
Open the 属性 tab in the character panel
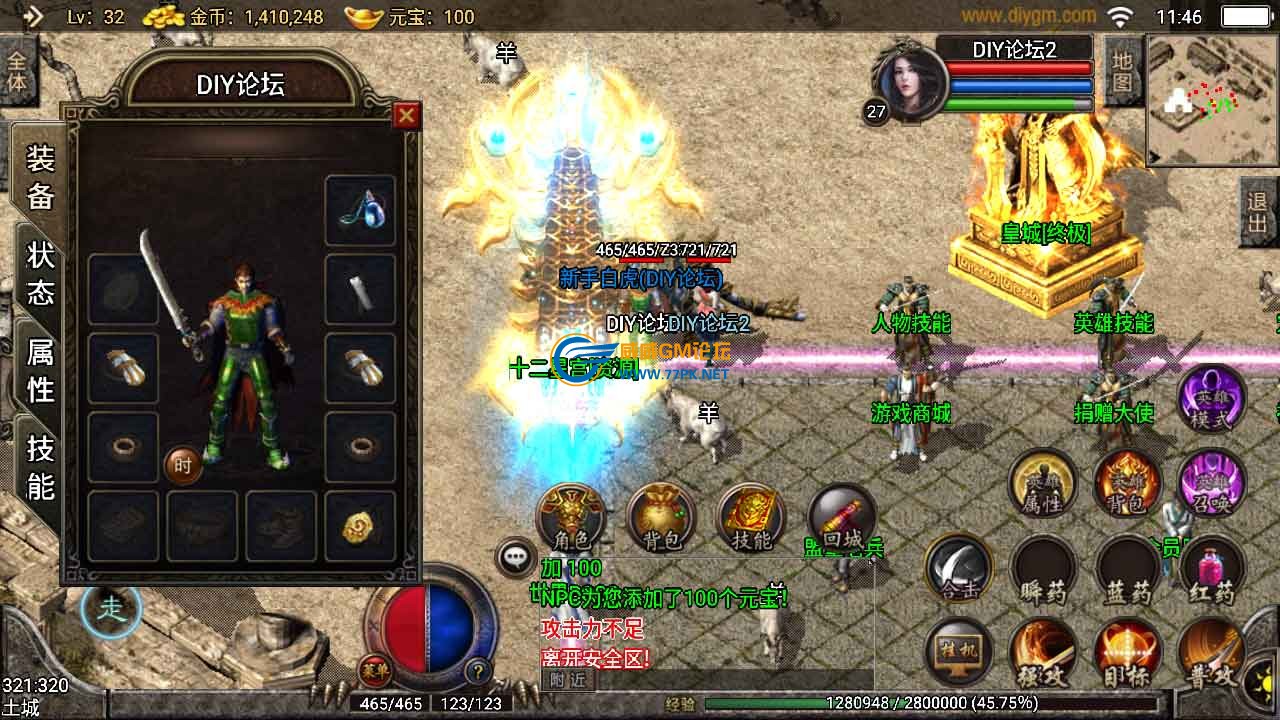(40, 369)
